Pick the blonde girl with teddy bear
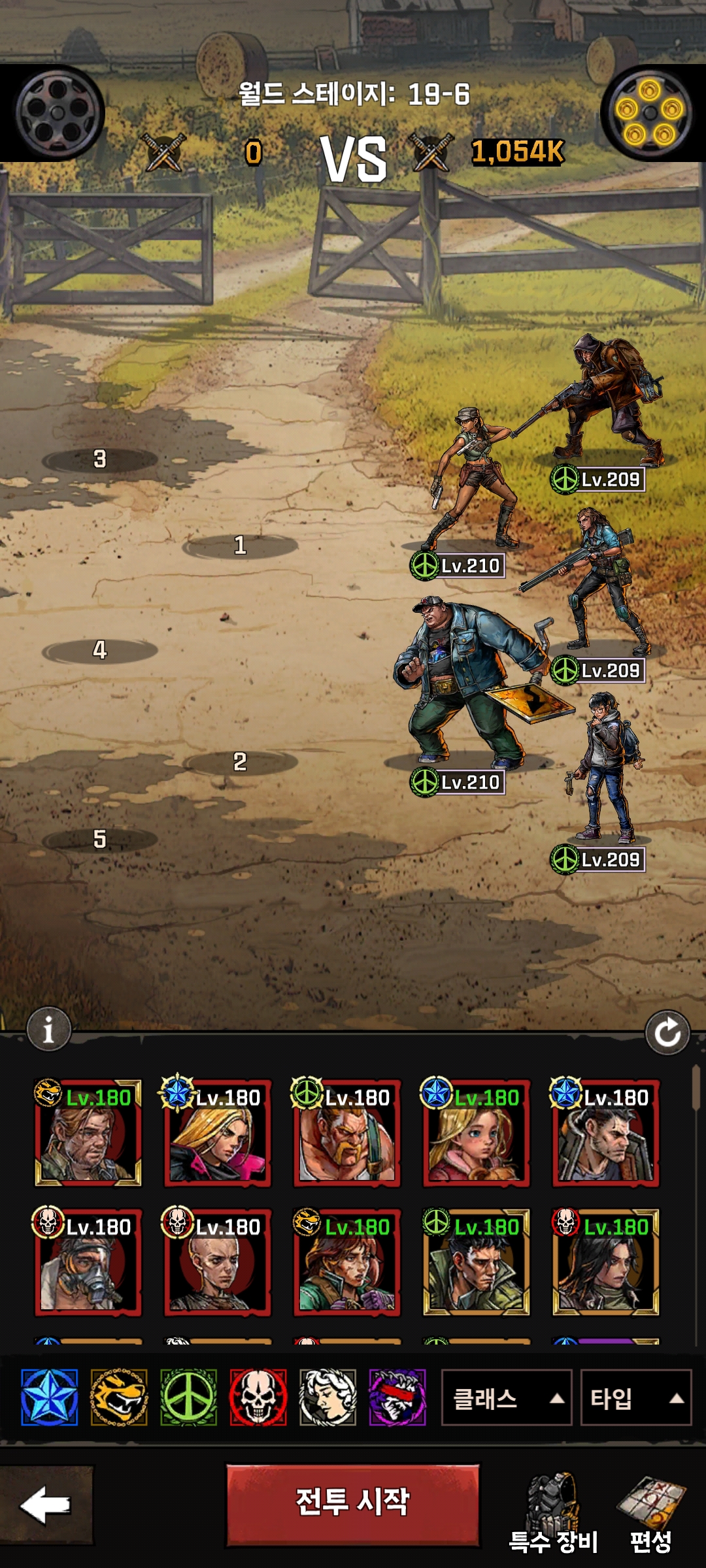706x1568 pixels. (476, 1133)
